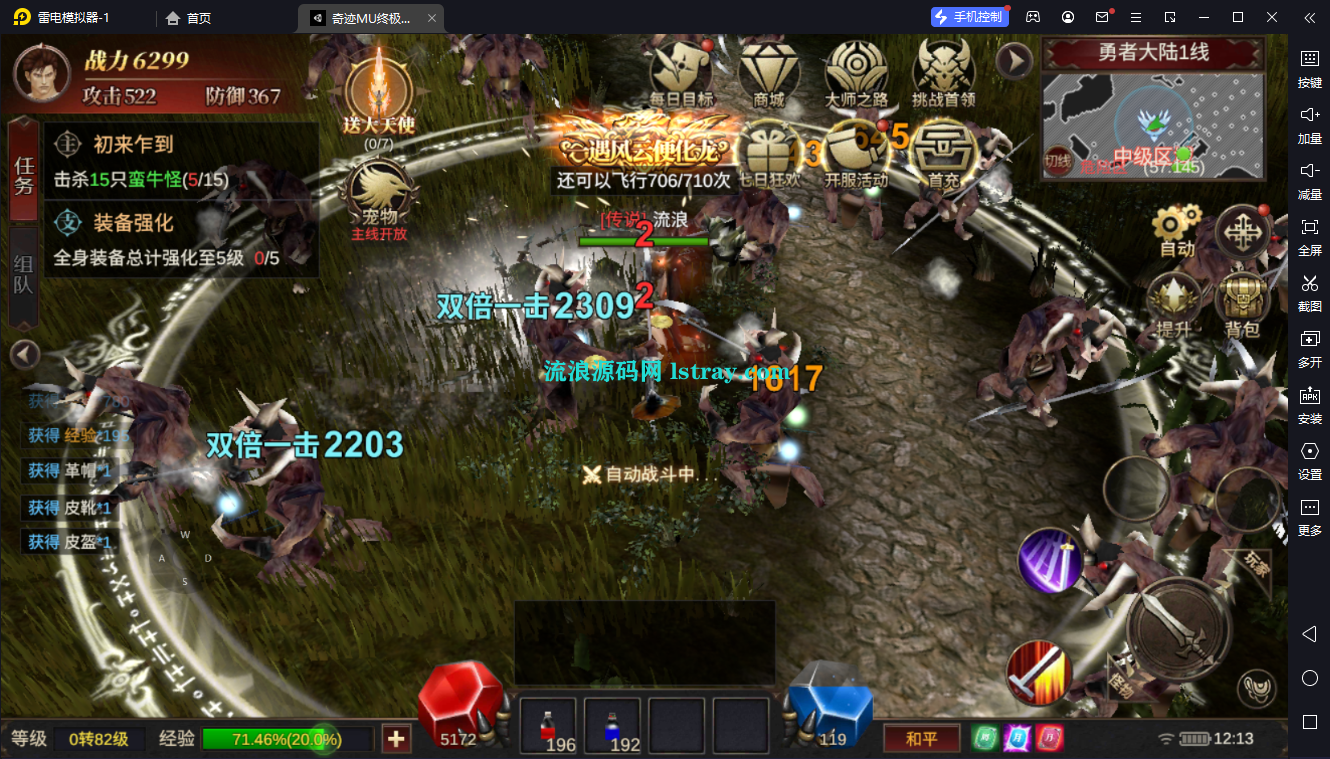This screenshot has width=1330, height=759.
Task: Use the red health potion slot
Action: (548, 727)
